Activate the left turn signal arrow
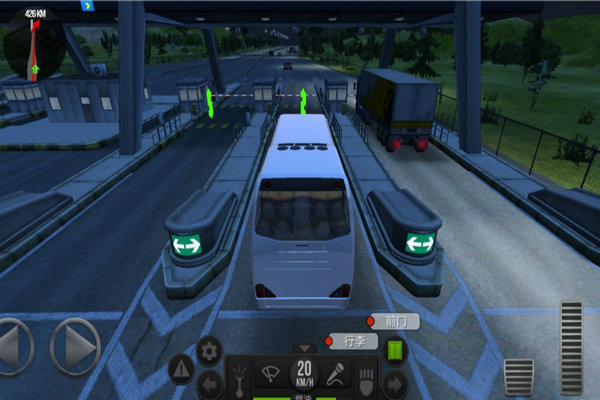Image resolution: width=600 pixels, height=400 pixels. (210, 382)
